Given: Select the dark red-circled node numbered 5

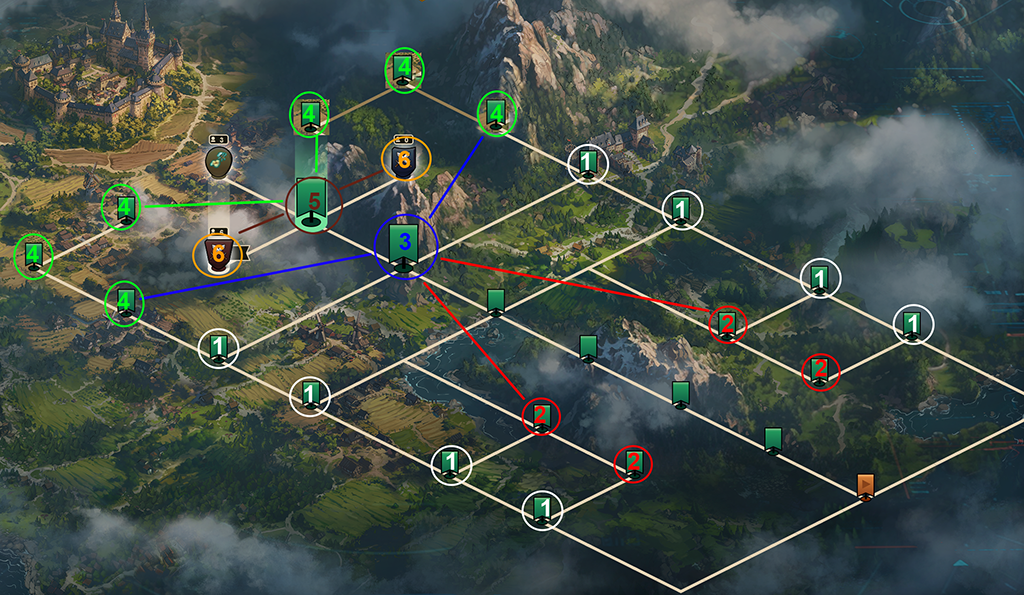Looking at the screenshot, I should click(314, 204).
